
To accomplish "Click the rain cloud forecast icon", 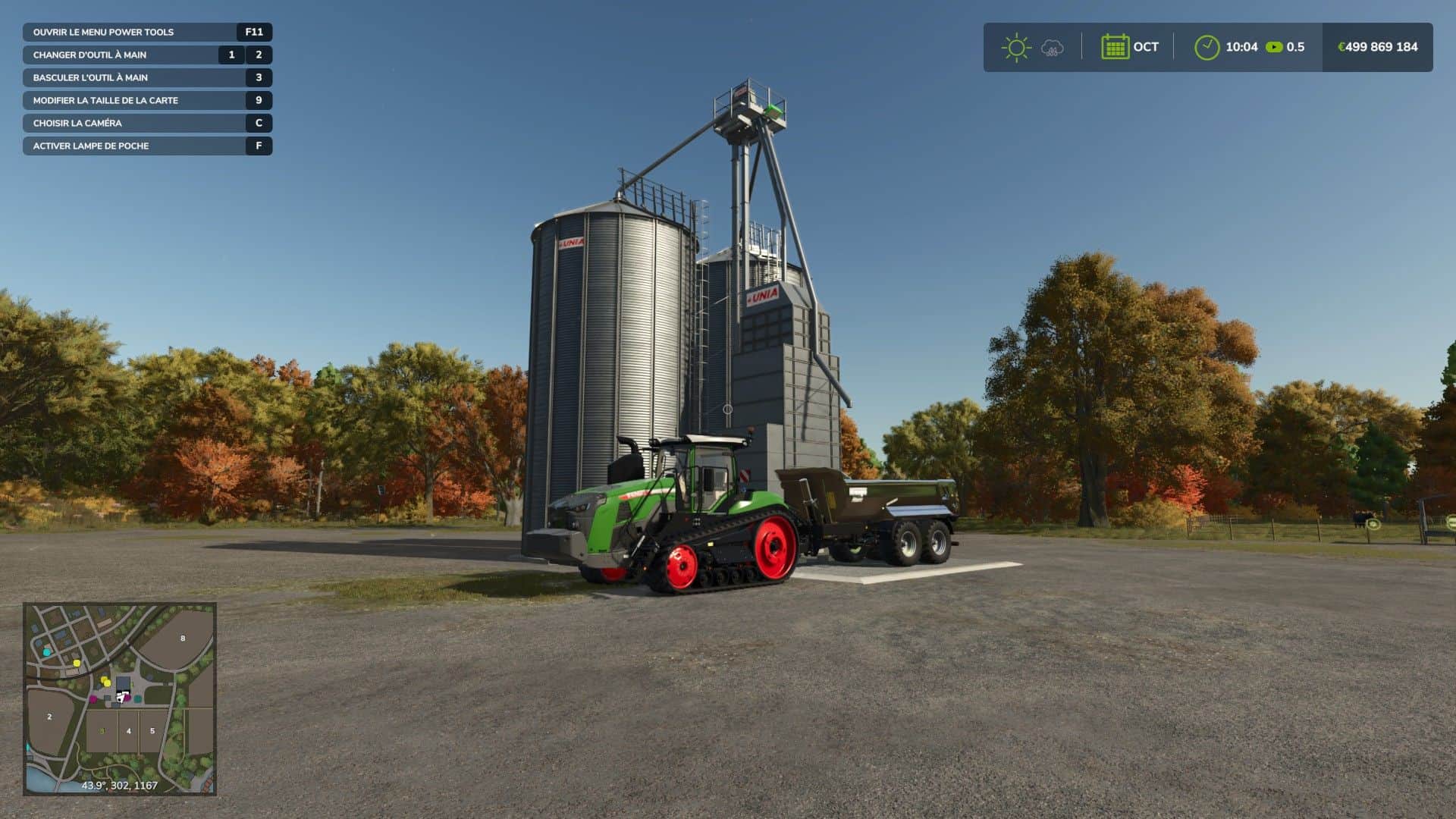I will (x=1052, y=48).
